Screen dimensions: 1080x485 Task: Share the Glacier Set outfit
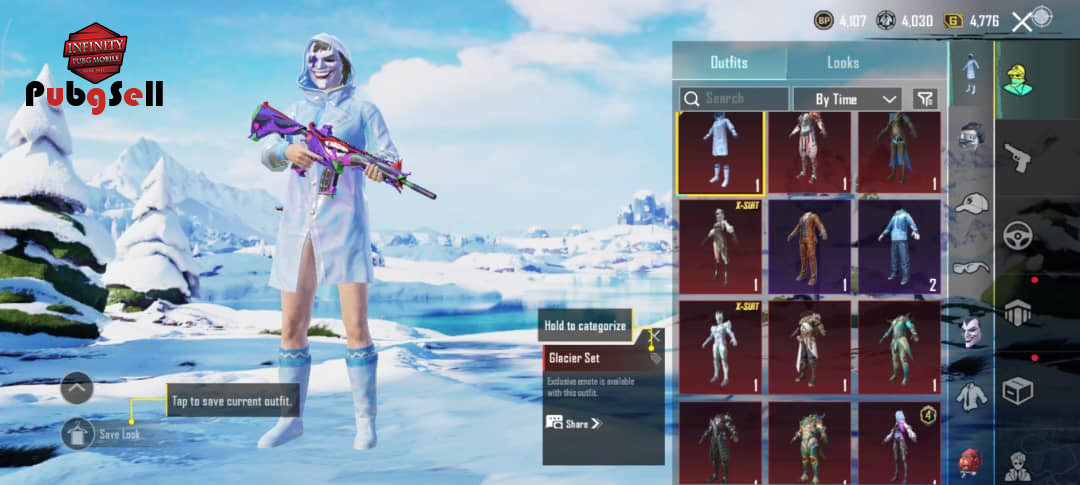tap(575, 423)
